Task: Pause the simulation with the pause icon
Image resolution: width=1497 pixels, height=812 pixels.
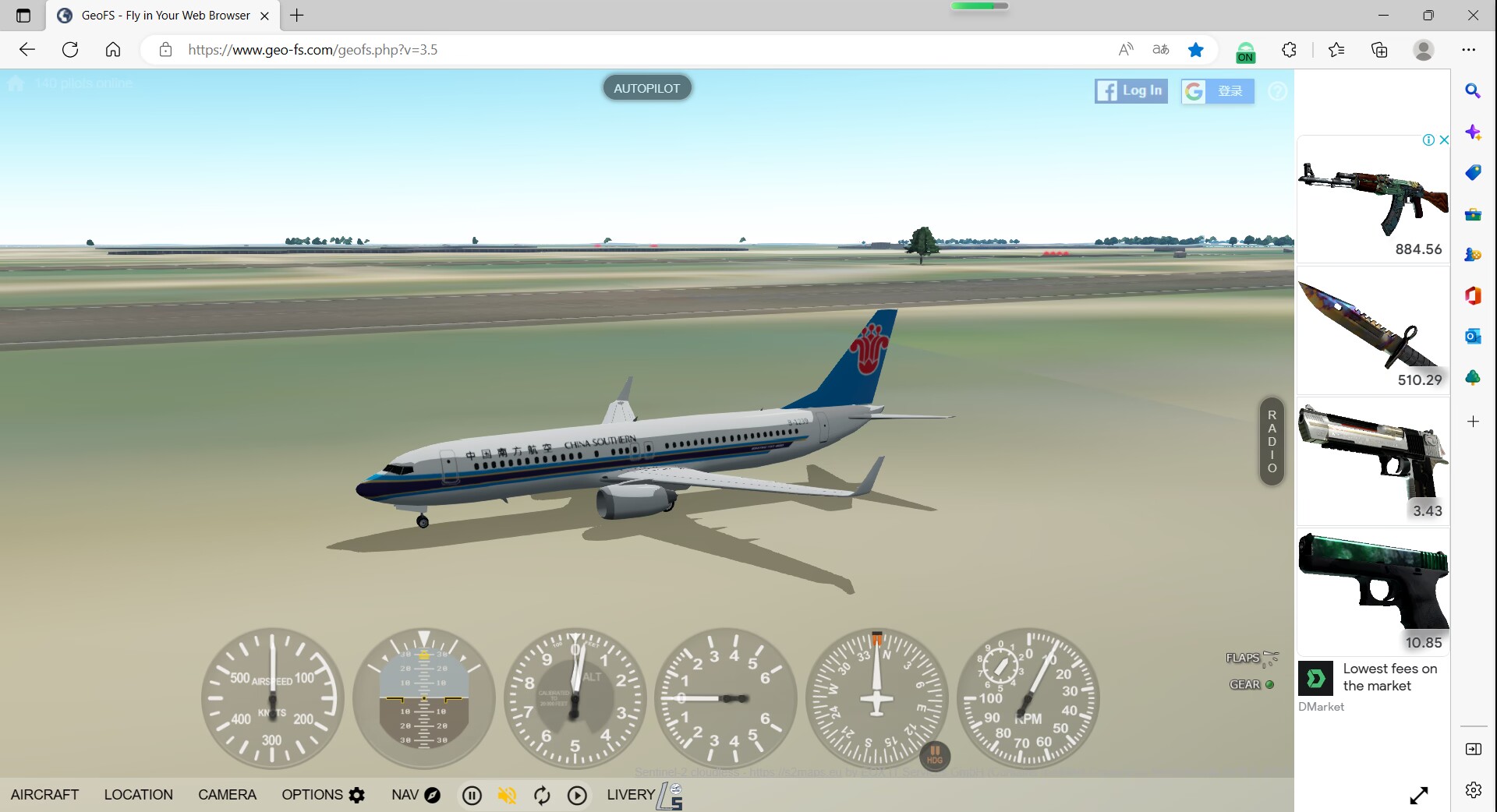Action: click(x=472, y=796)
